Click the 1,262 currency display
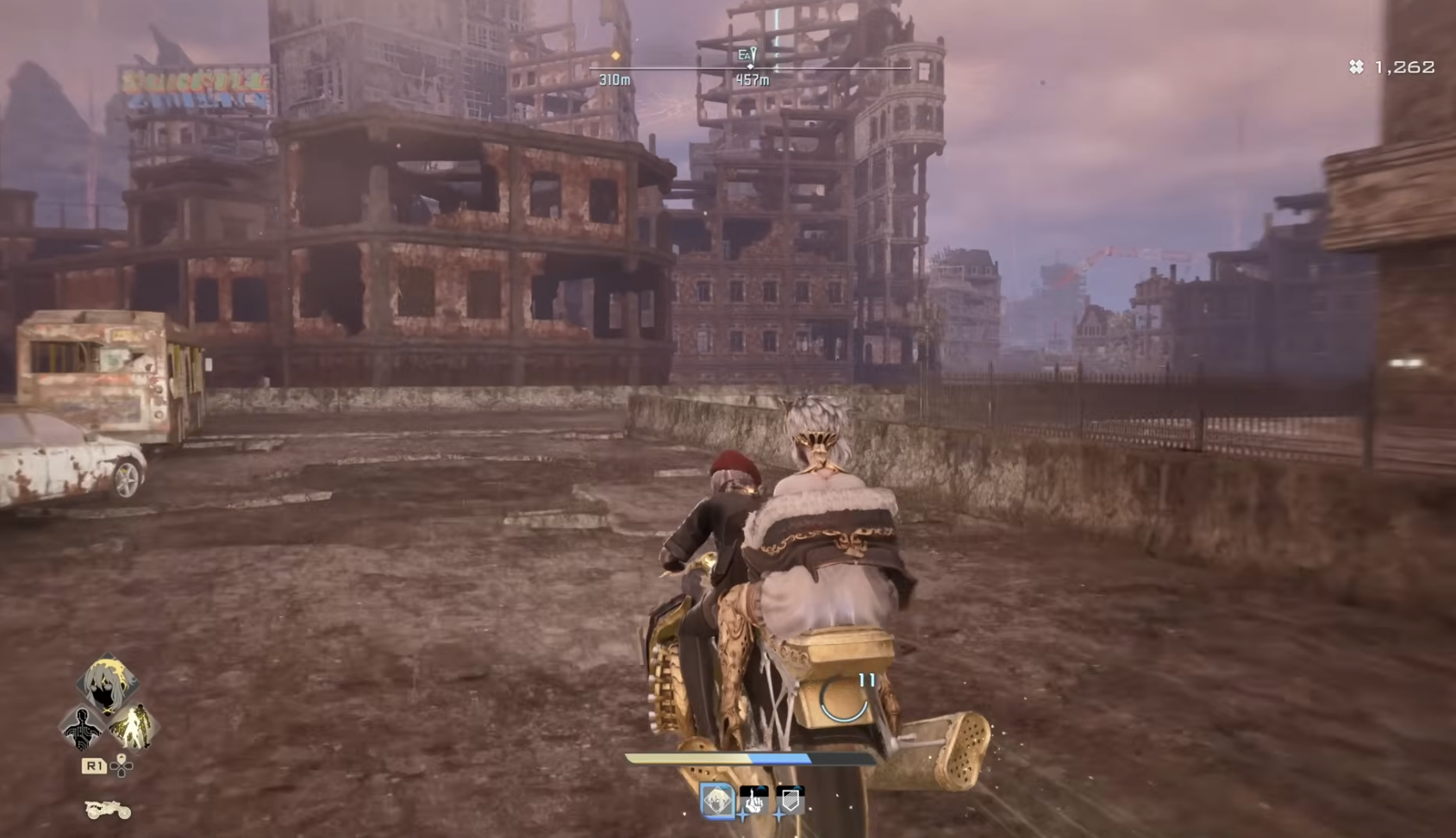1456x838 pixels. click(1393, 66)
